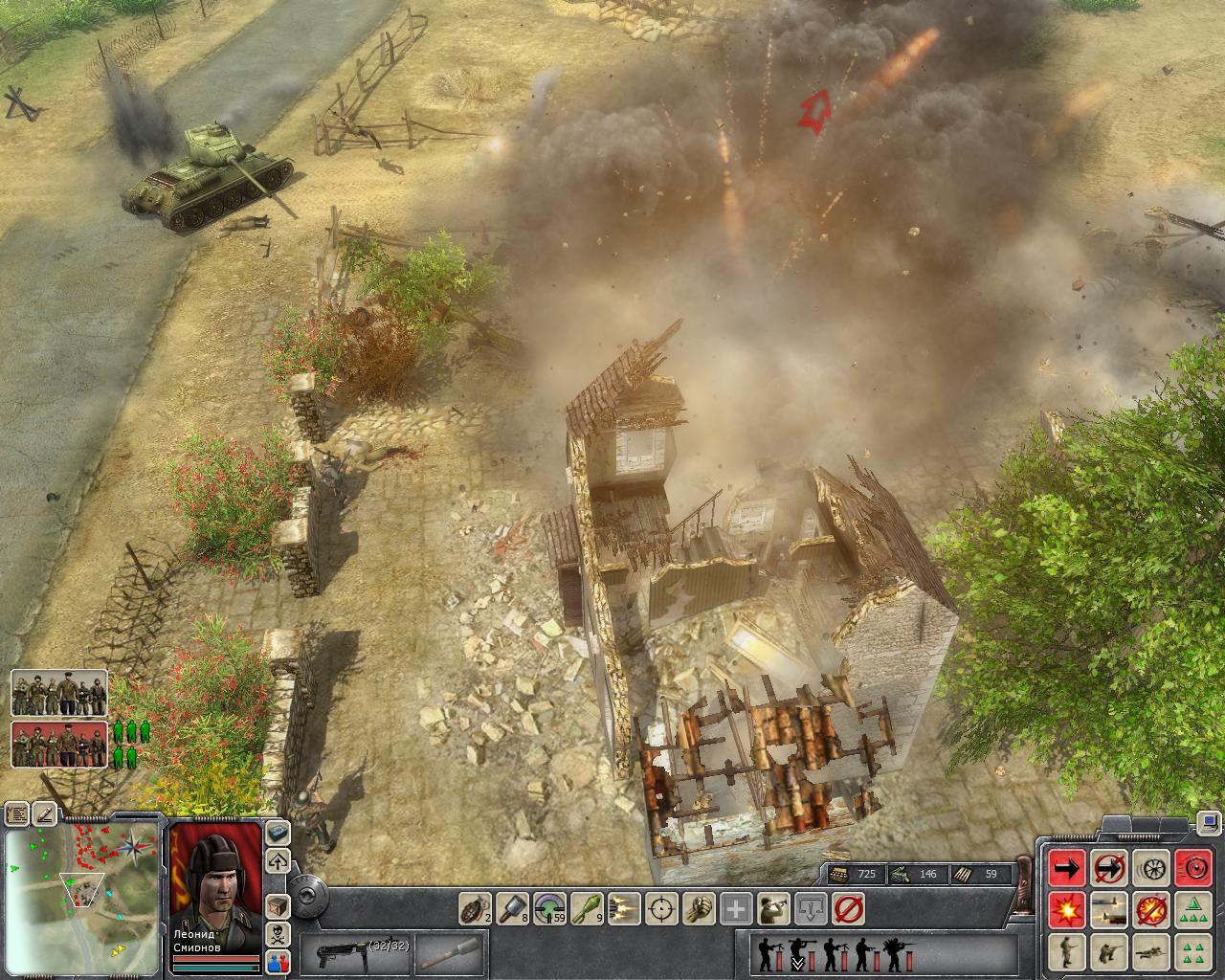Use the fist melee attack command

pos(699,905)
